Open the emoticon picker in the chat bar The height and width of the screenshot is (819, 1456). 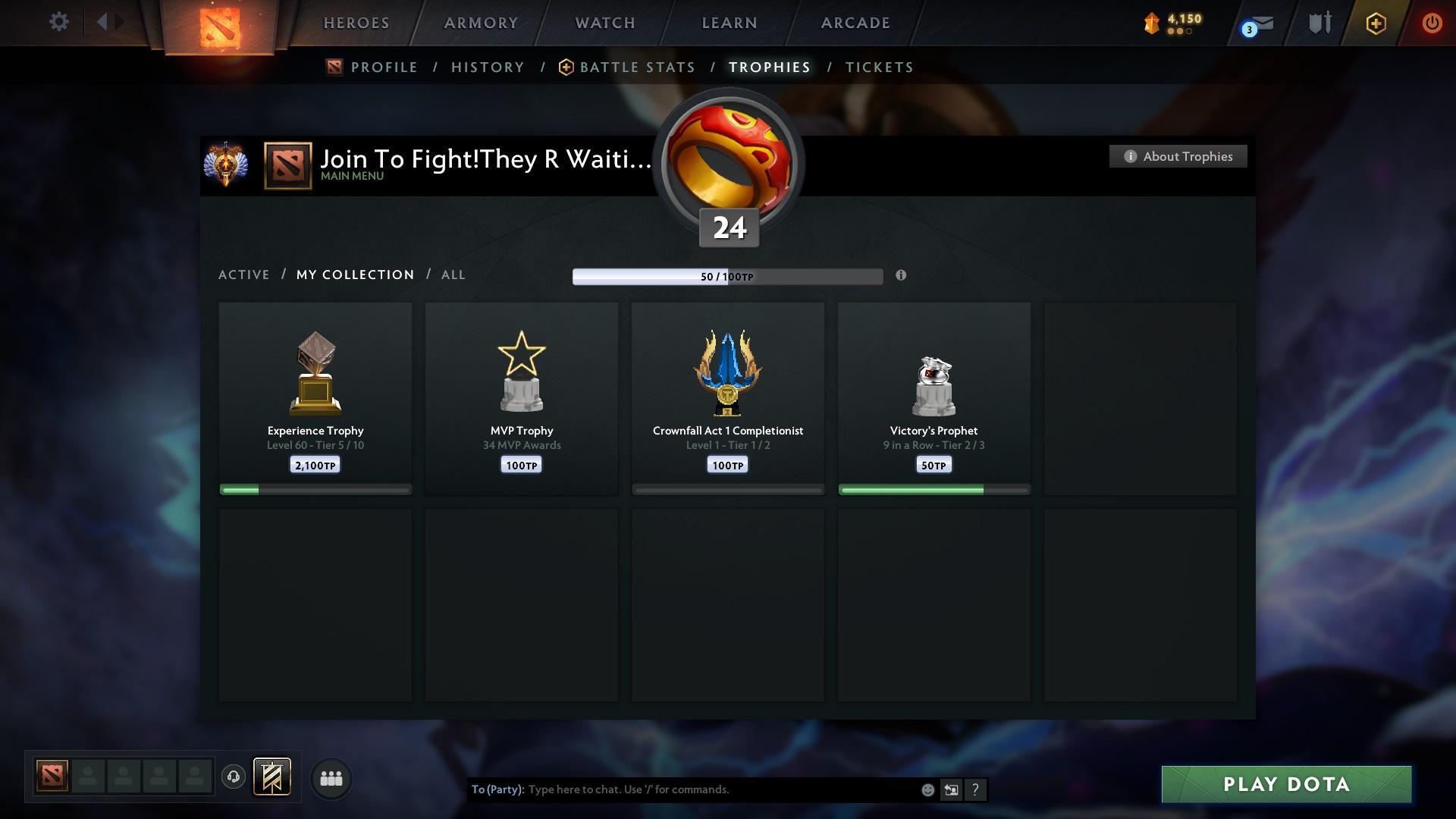click(x=927, y=789)
